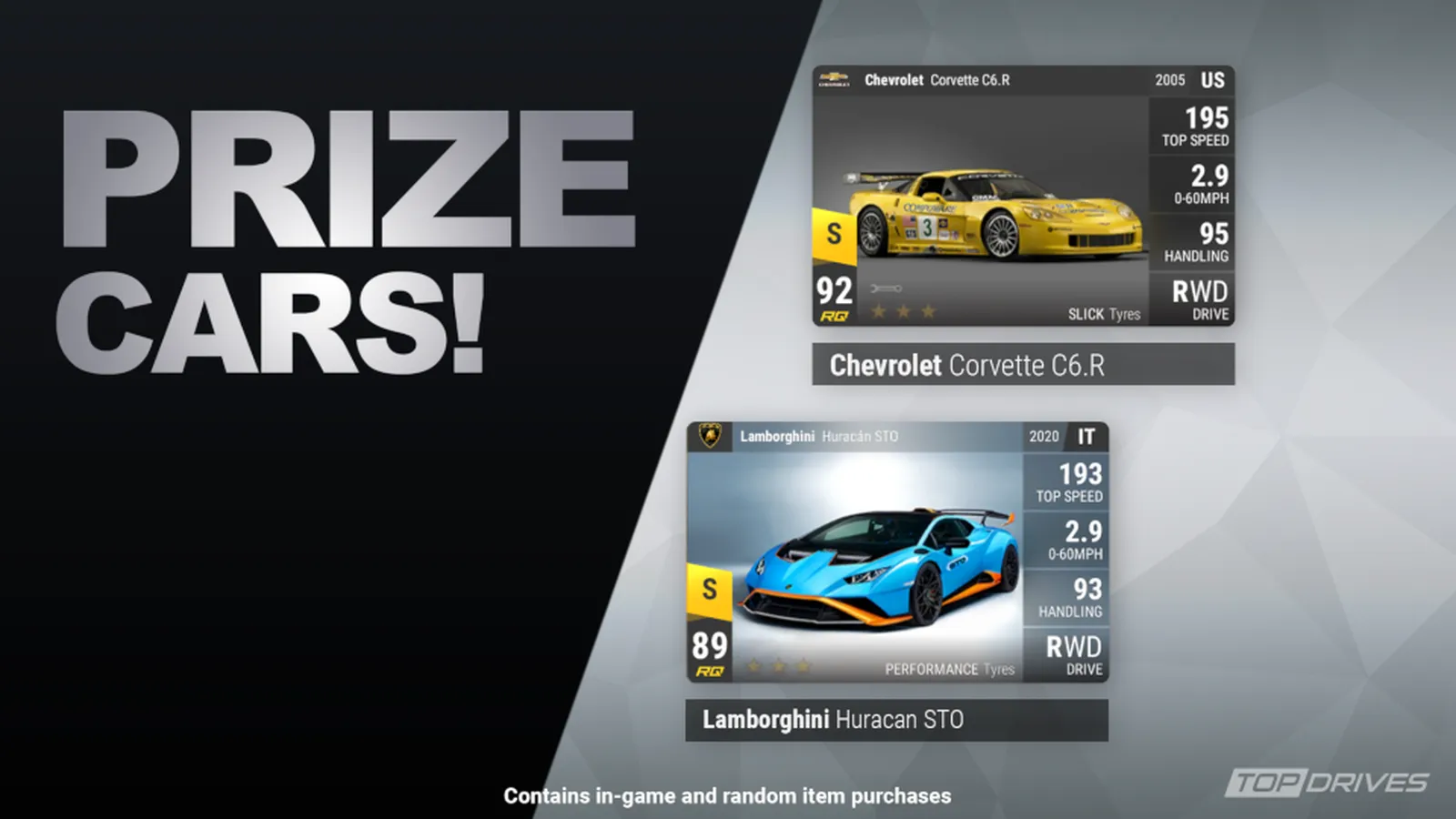
Task: Choose the Lamborghini Huracan STO car card
Action: click(x=896, y=551)
